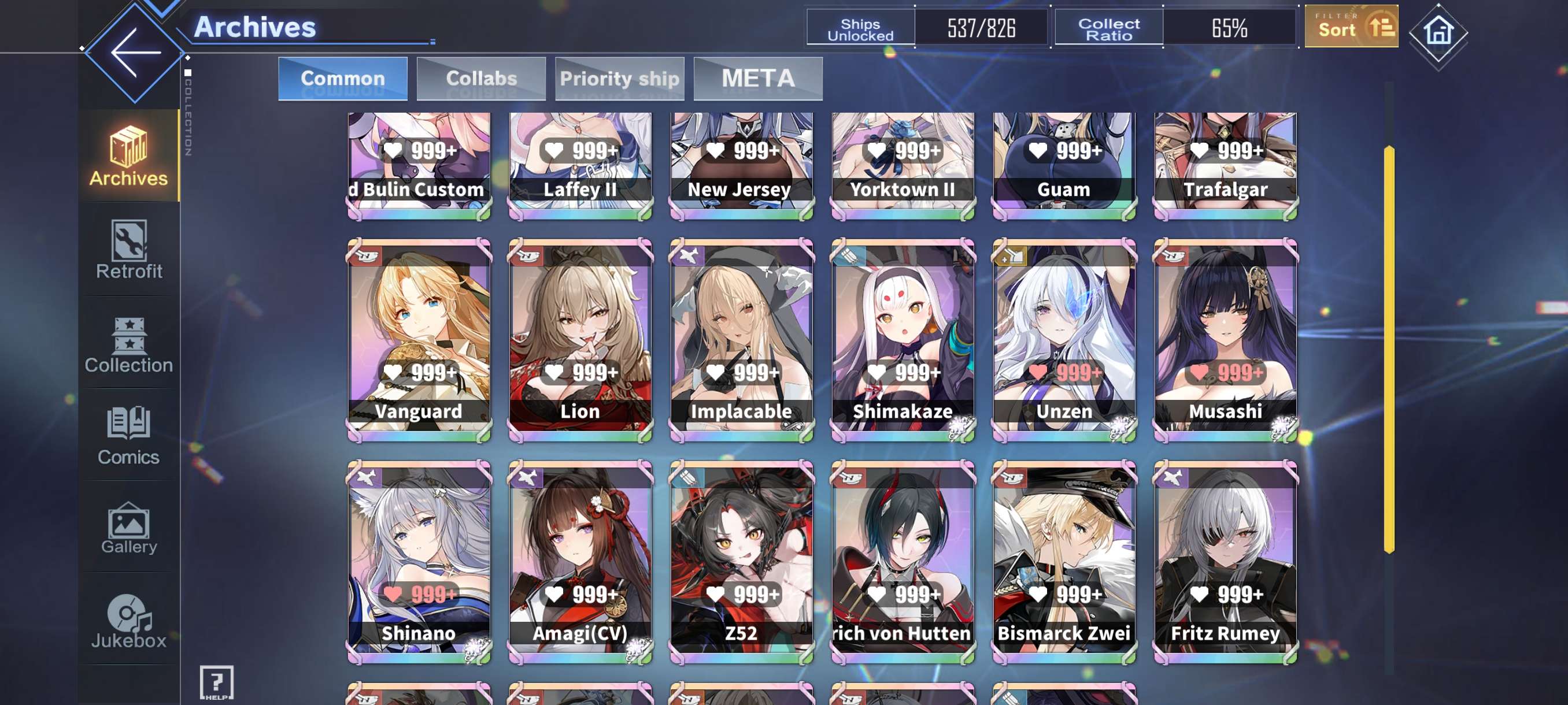Open the Jukebox
Image resolution: width=1568 pixels, height=705 pixels.
(129, 621)
